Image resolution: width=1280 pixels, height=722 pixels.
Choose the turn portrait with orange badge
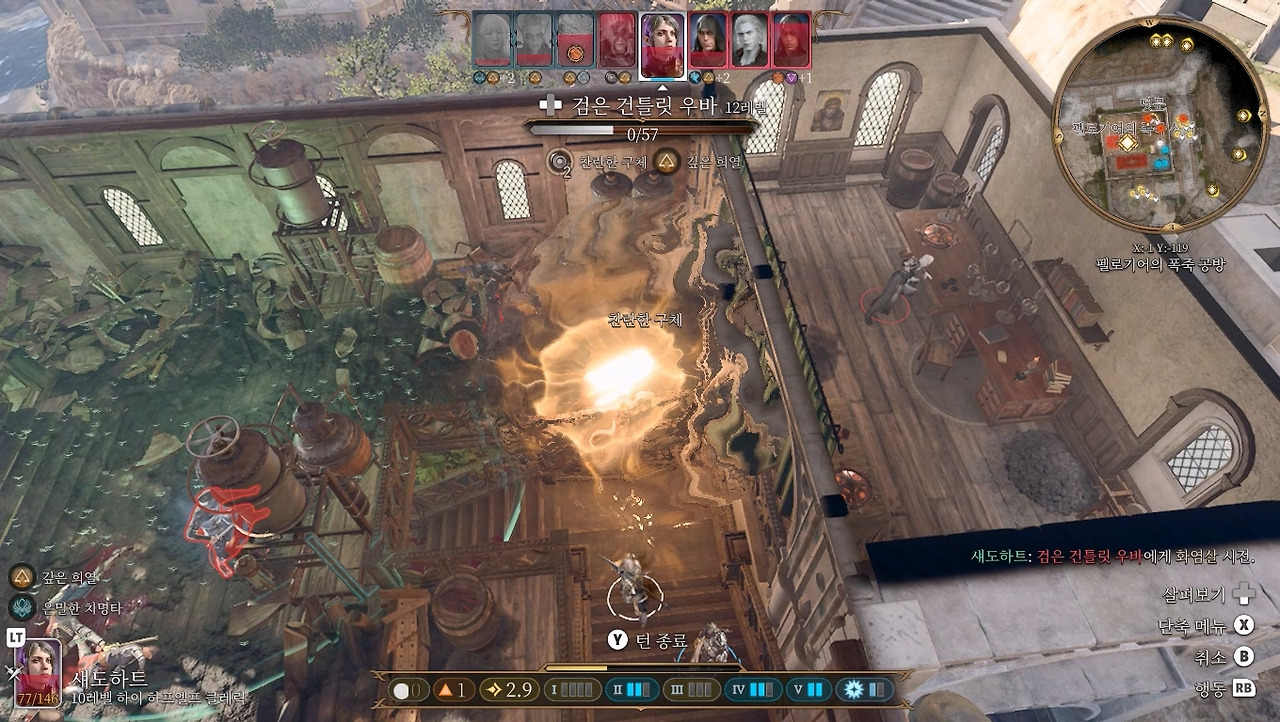coord(575,41)
